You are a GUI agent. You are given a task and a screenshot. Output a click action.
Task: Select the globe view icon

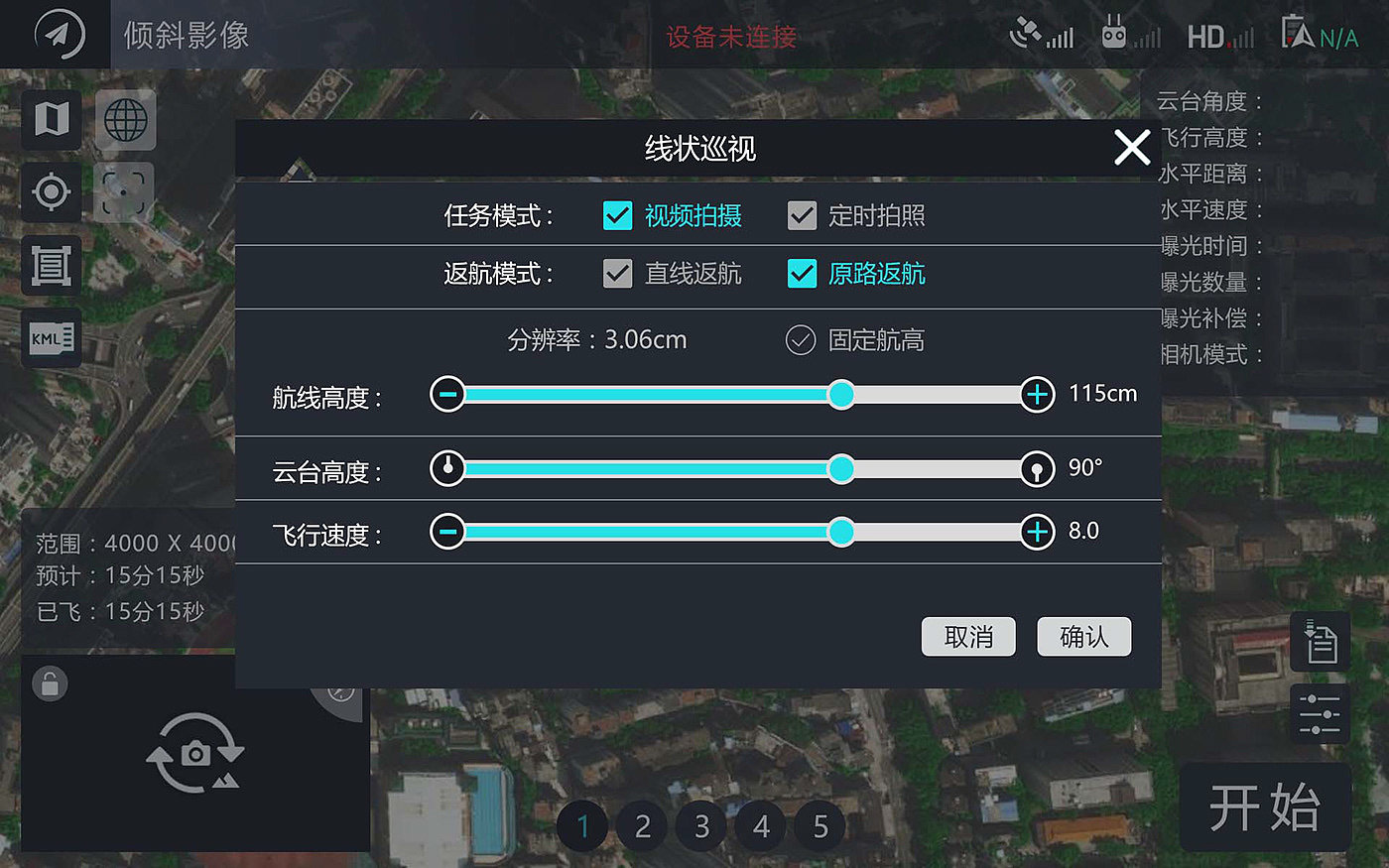[125, 119]
